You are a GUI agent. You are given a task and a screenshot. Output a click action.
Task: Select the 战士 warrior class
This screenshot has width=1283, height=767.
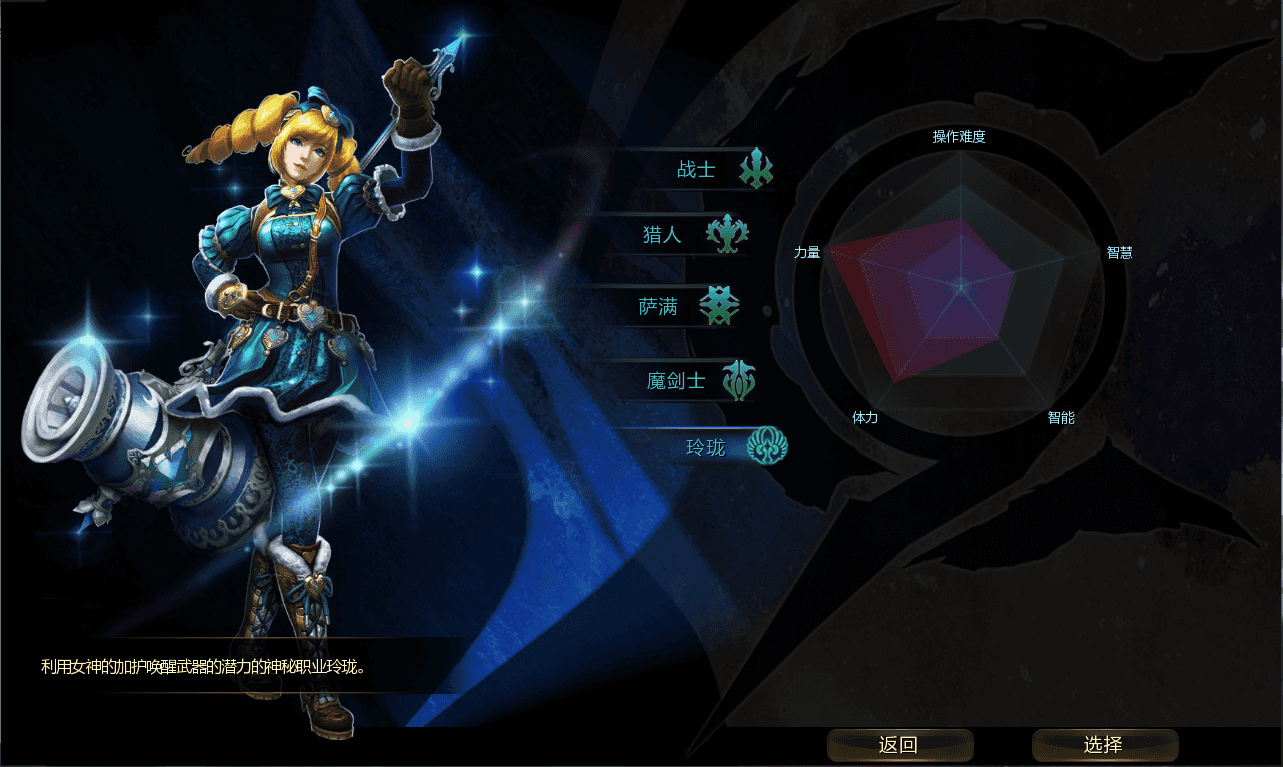(697, 170)
